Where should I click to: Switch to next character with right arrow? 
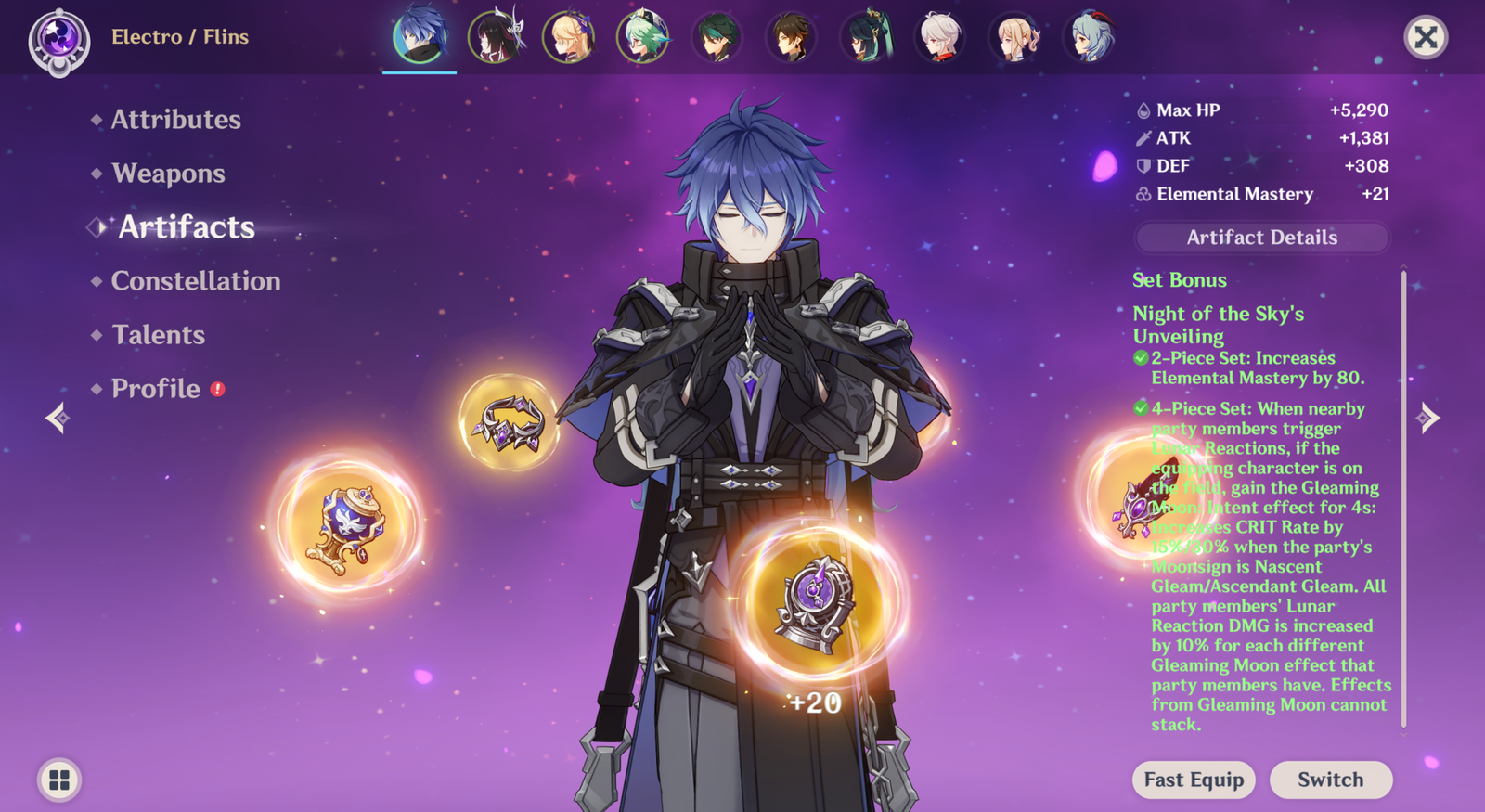tap(1427, 418)
